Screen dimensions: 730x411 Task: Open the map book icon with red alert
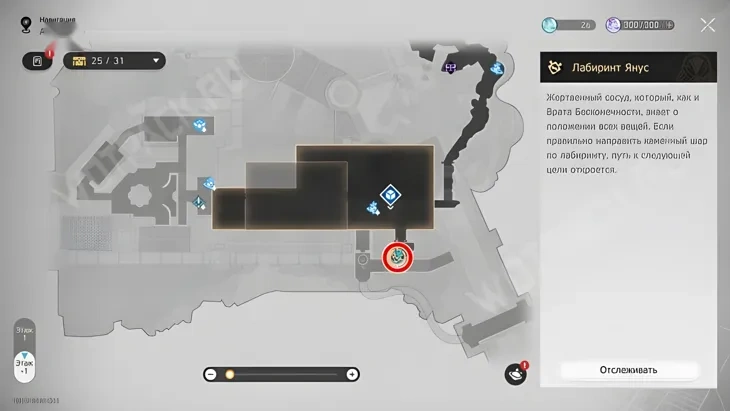tap(37, 61)
